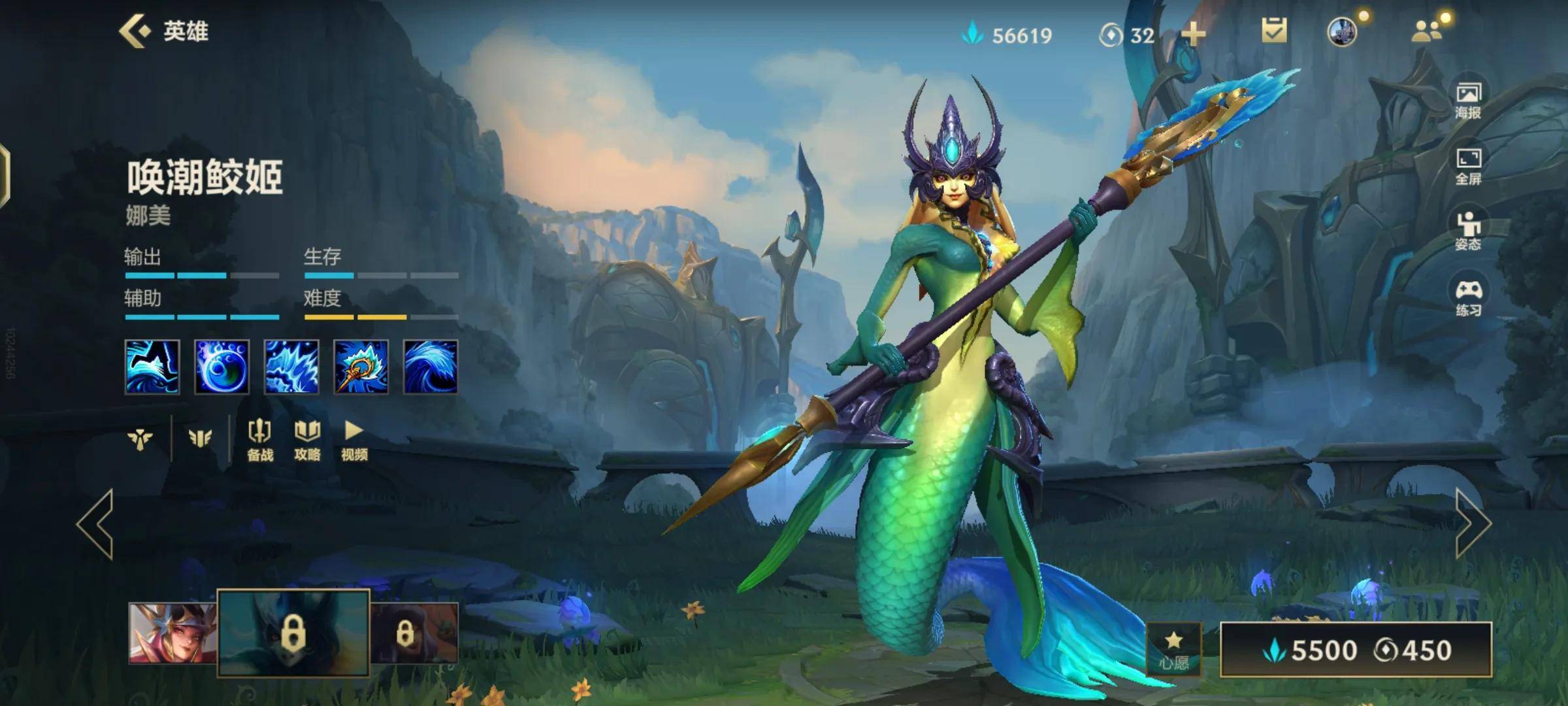Show the next champion with right arrow
This screenshot has height=706, width=1568.
1473,524
